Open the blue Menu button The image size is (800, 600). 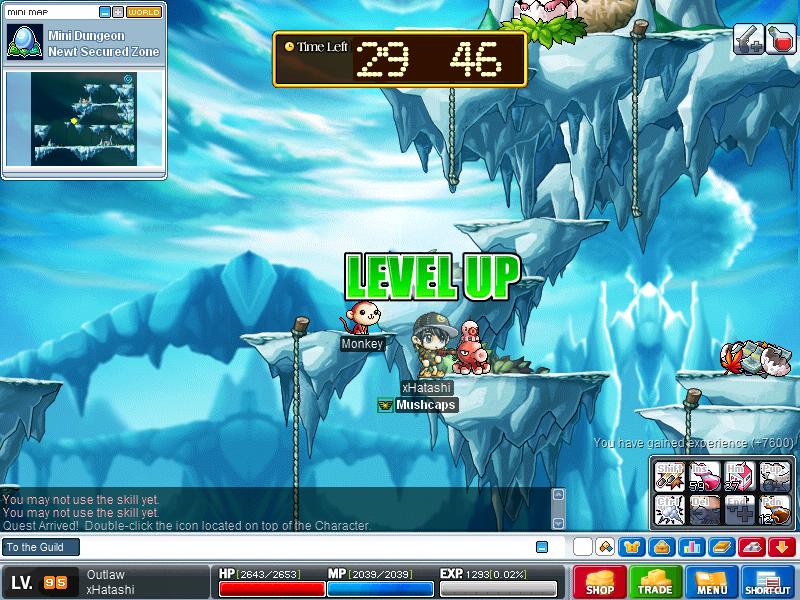click(712, 582)
